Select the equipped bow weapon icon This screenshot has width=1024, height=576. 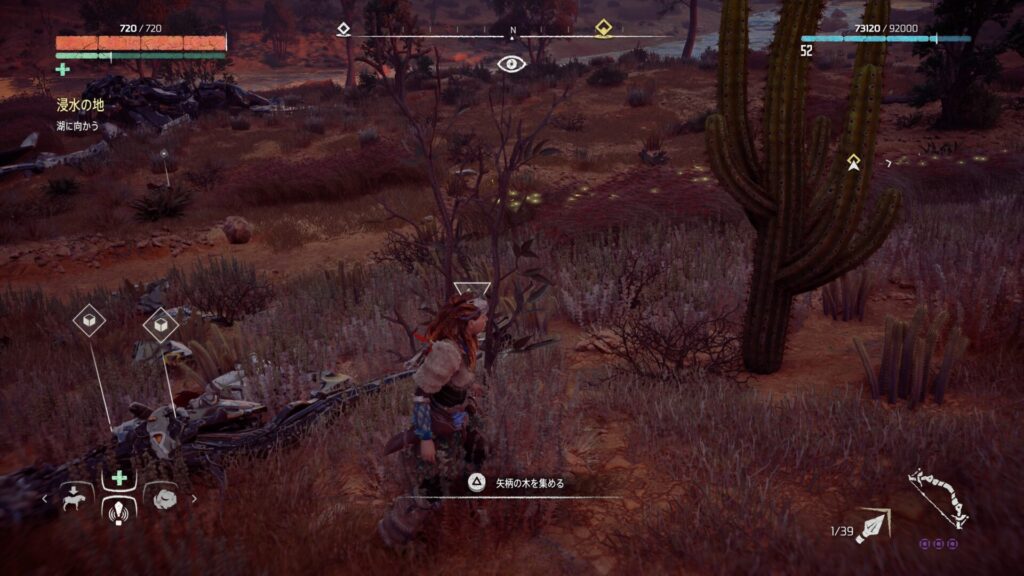(x=937, y=498)
